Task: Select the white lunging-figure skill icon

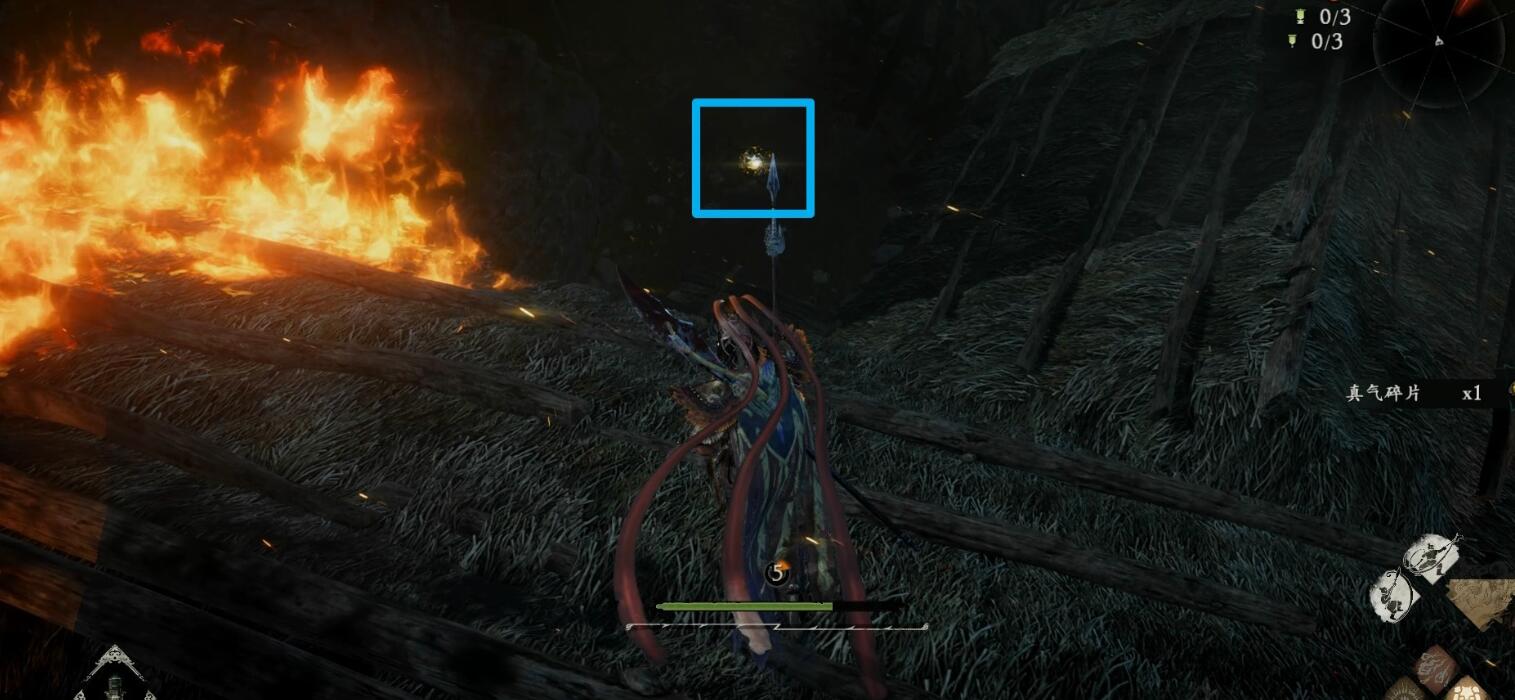Action: [x=1433, y=556]
